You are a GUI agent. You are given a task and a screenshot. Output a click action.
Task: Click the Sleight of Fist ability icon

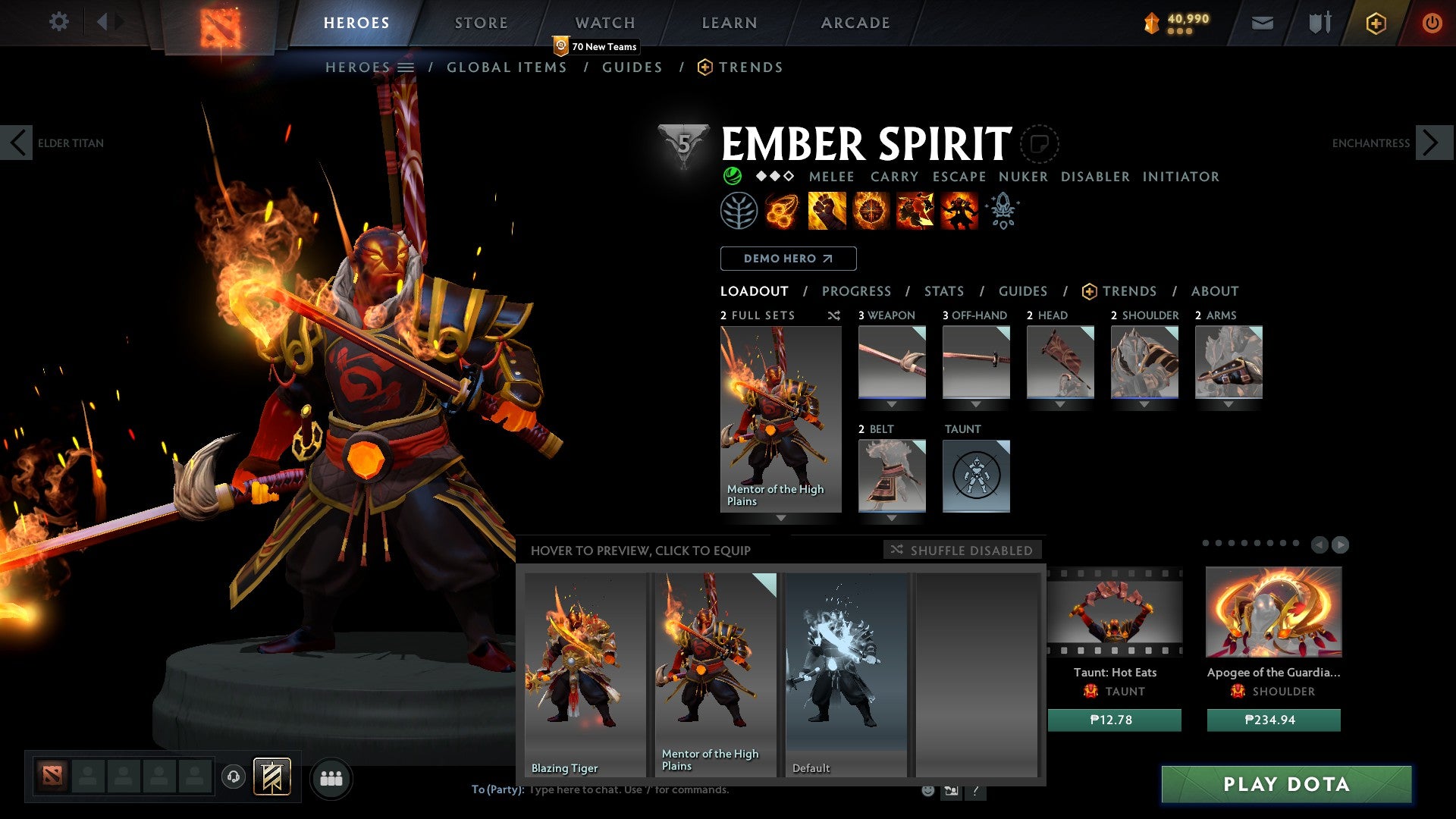tap(827, 212)
